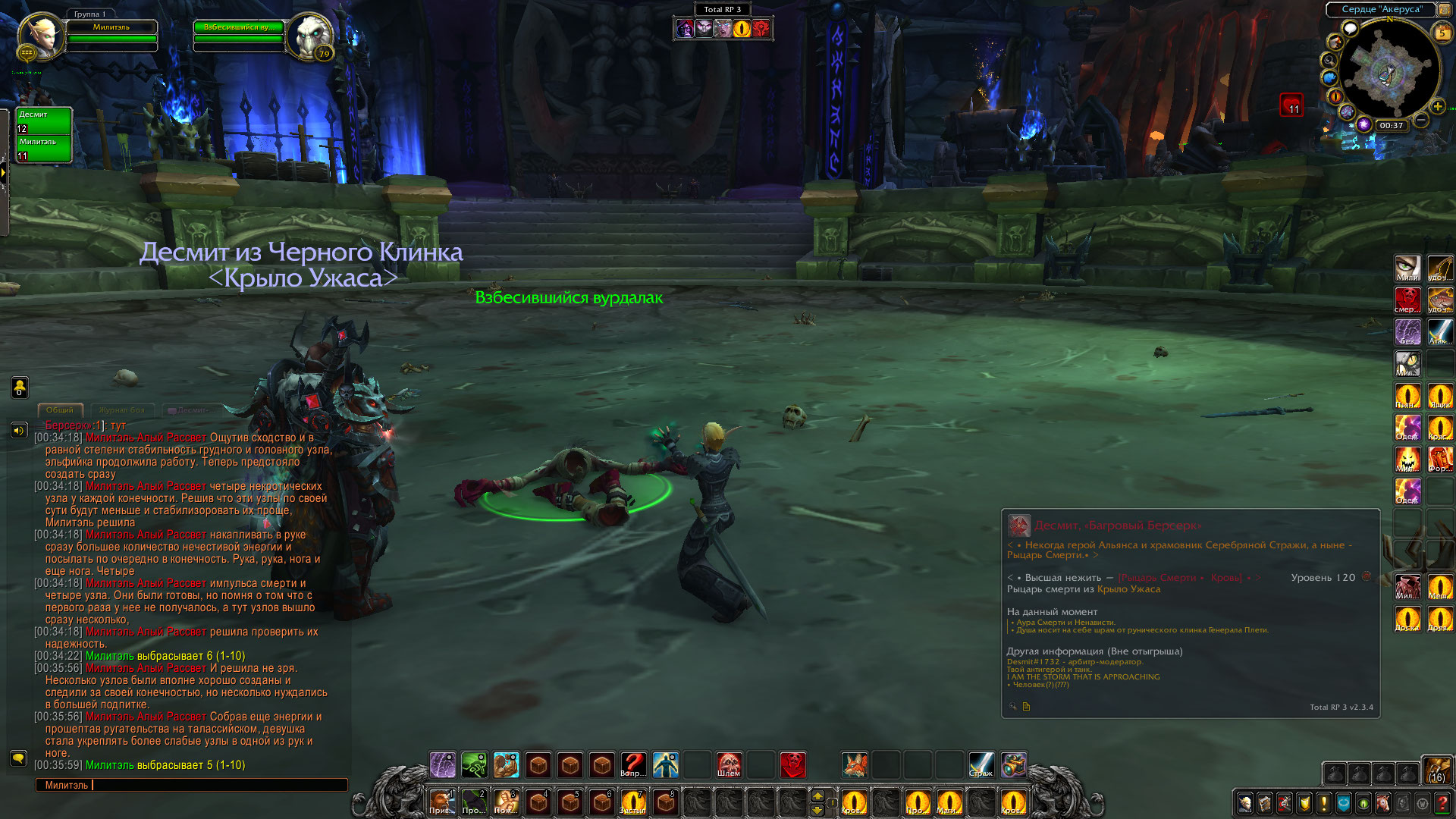Use the red question mark Вопр action
The height and width of the screenshot is (819, 1456).
pyautogui.click(x=633, y=764)
